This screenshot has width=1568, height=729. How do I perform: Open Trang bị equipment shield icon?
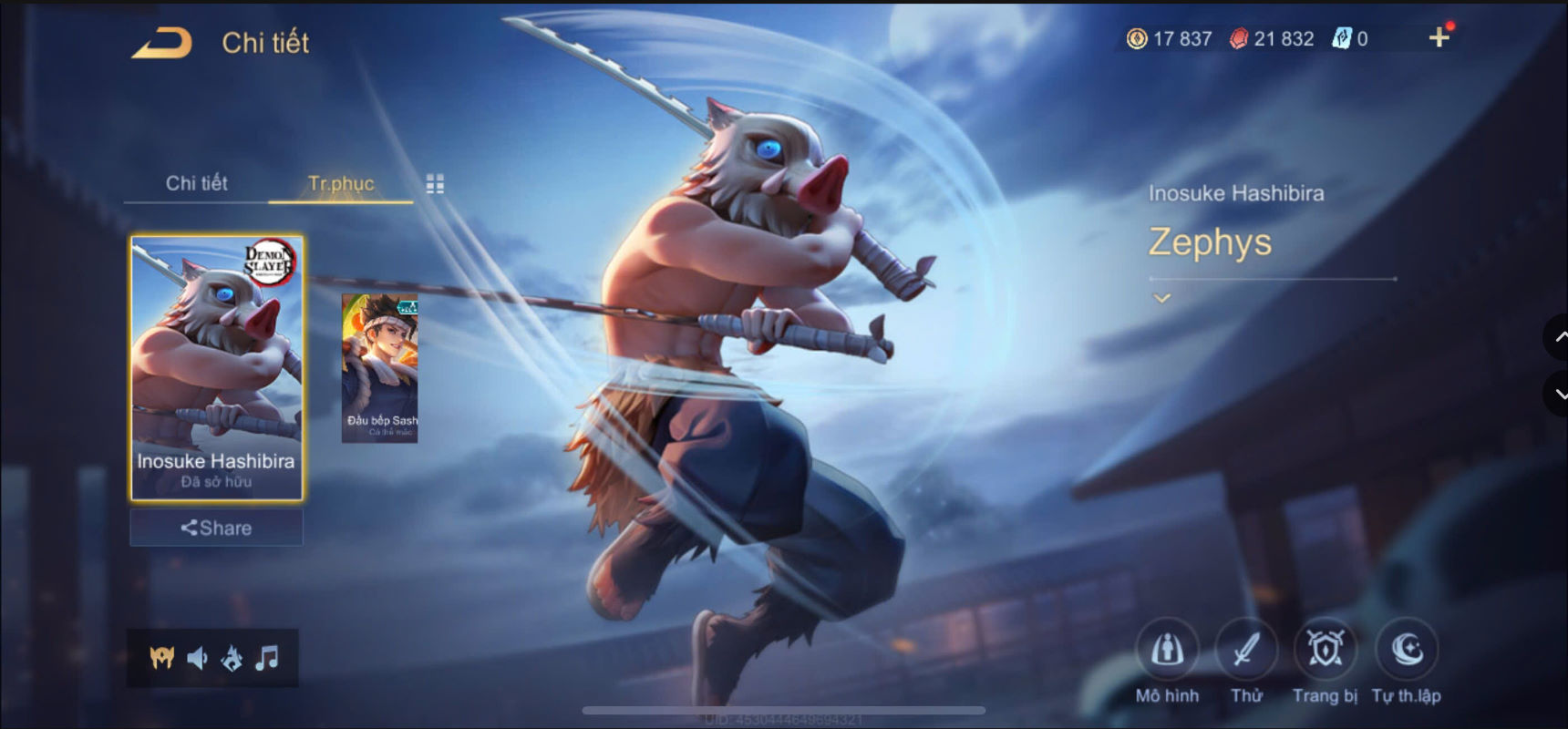pos(1326,652)
